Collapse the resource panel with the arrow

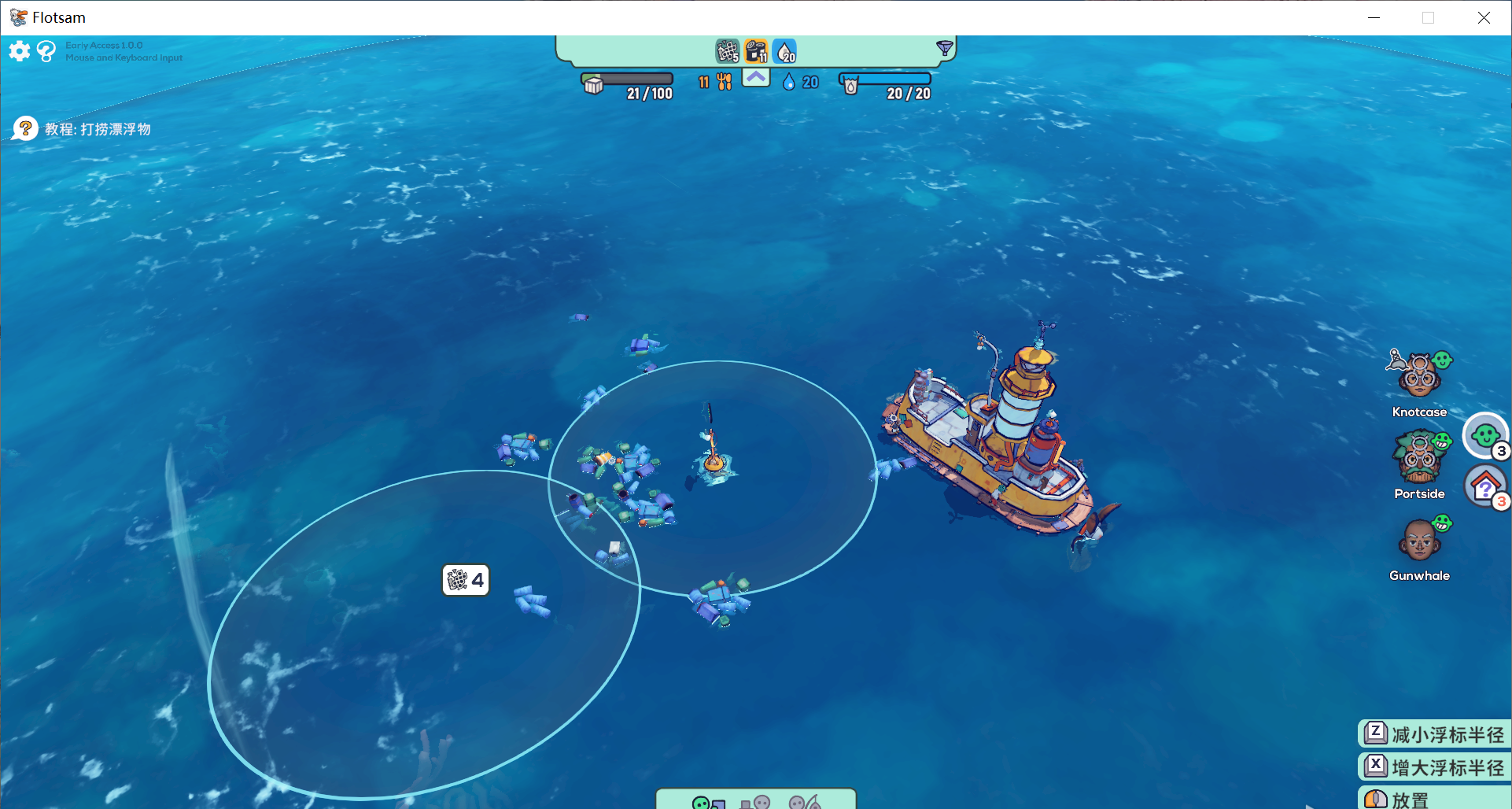click(x=756, y=78)
